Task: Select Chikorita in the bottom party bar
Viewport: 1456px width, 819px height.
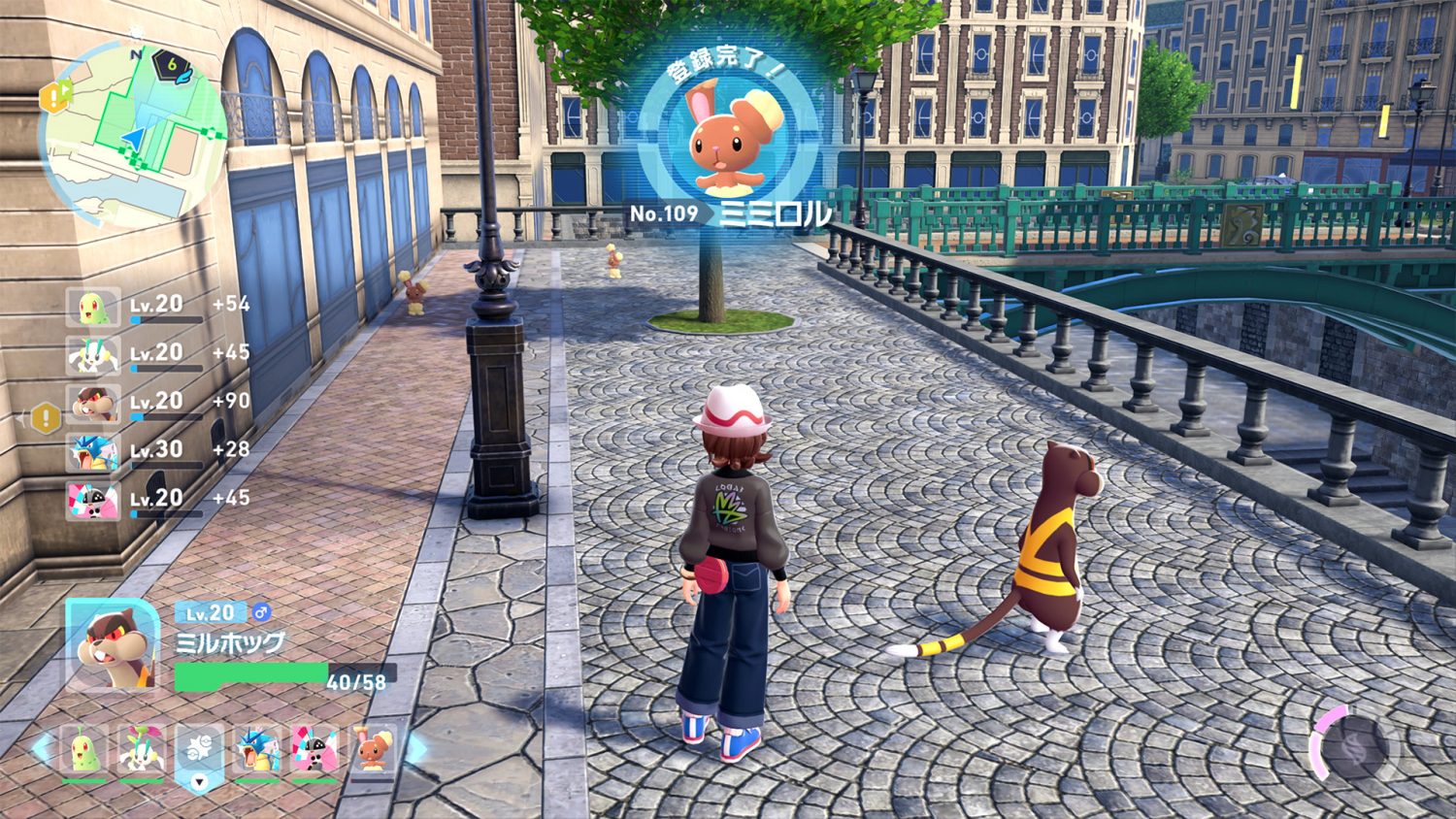Action: point(84,750)
